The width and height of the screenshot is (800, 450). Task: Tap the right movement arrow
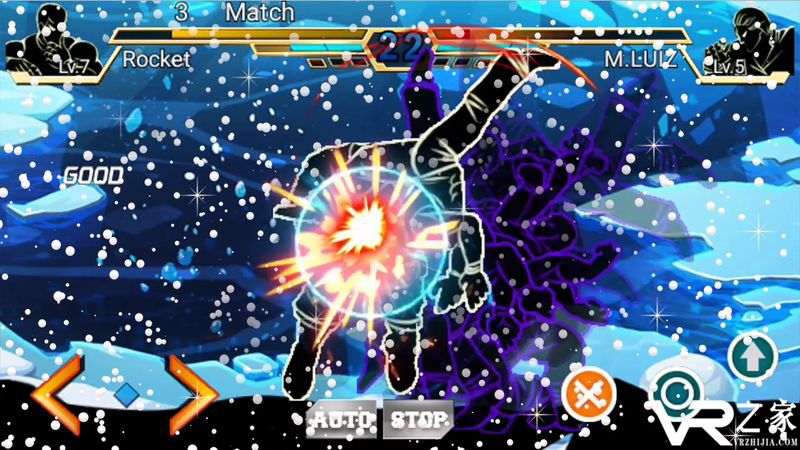click(192, 392)
